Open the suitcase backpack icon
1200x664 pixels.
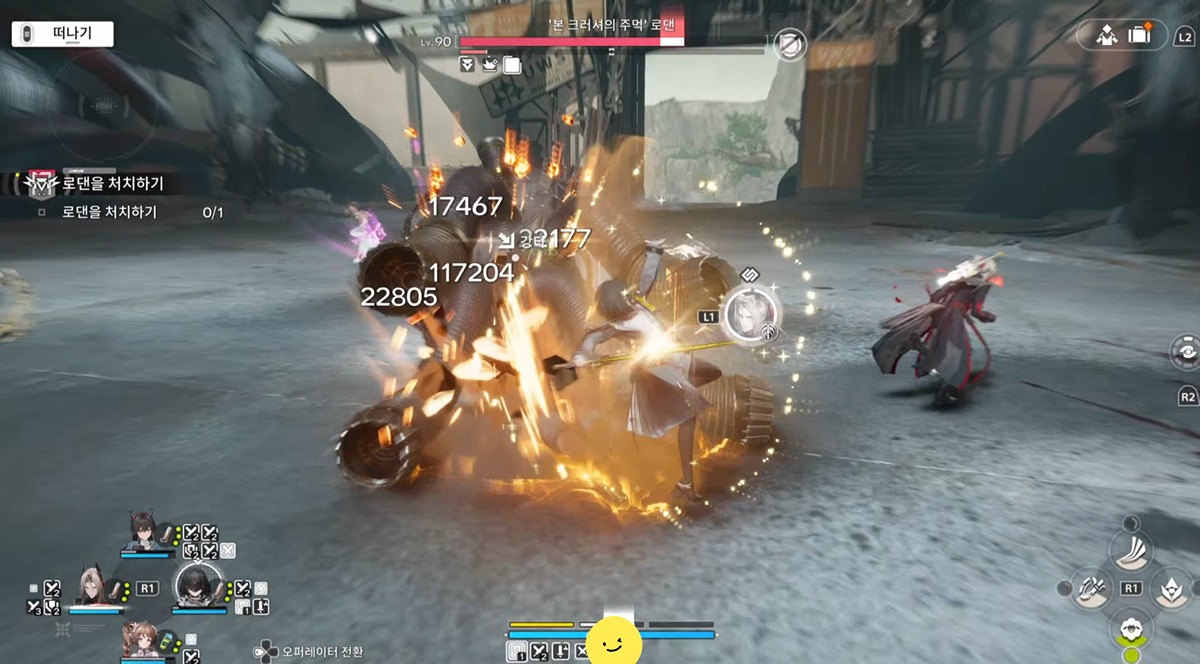[1139, 35]
